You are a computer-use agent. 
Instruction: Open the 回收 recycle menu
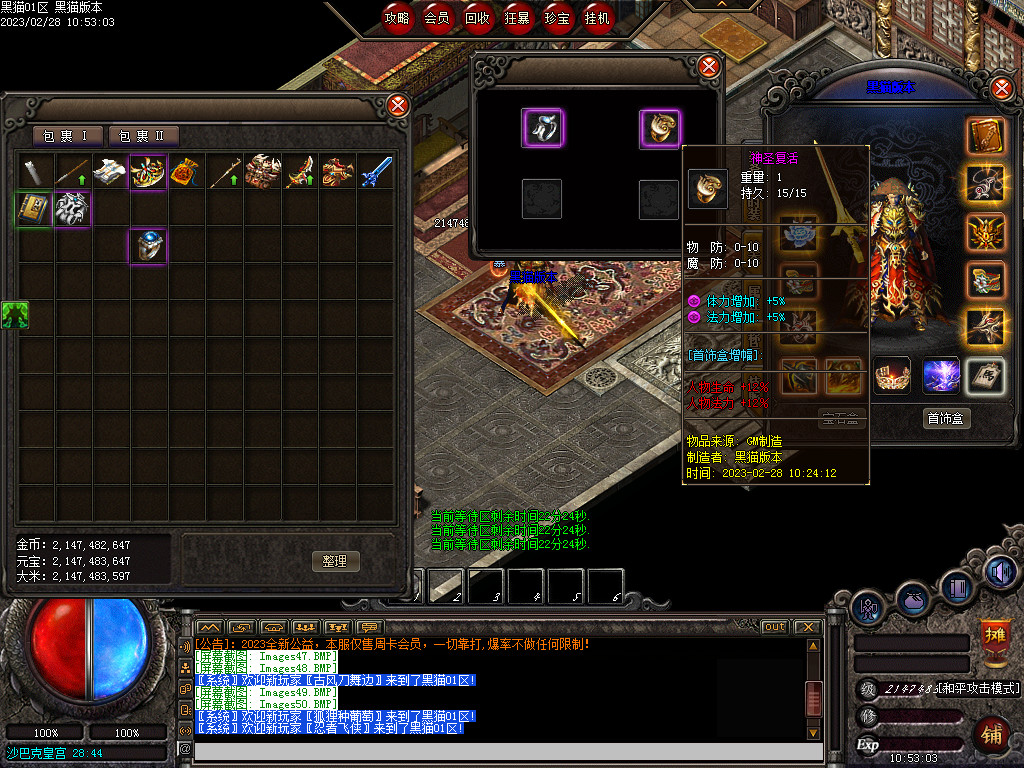(478, 18)
